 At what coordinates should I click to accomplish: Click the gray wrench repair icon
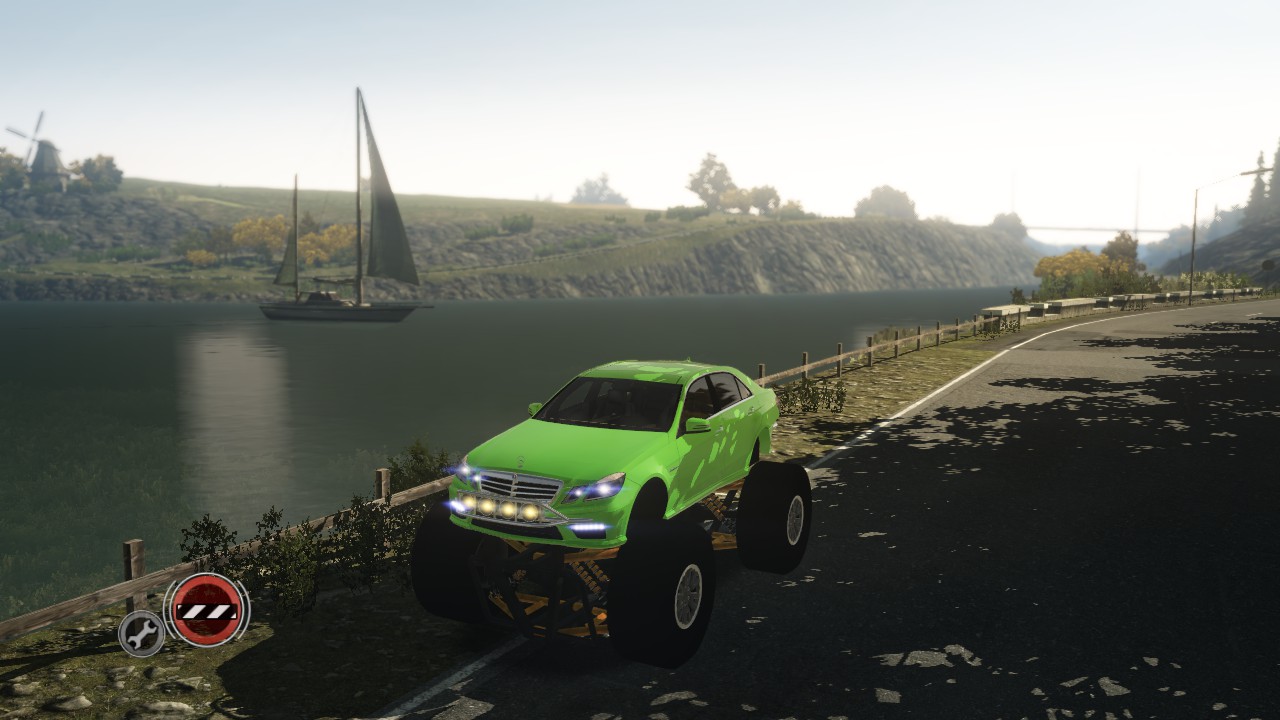pos(142,633)
